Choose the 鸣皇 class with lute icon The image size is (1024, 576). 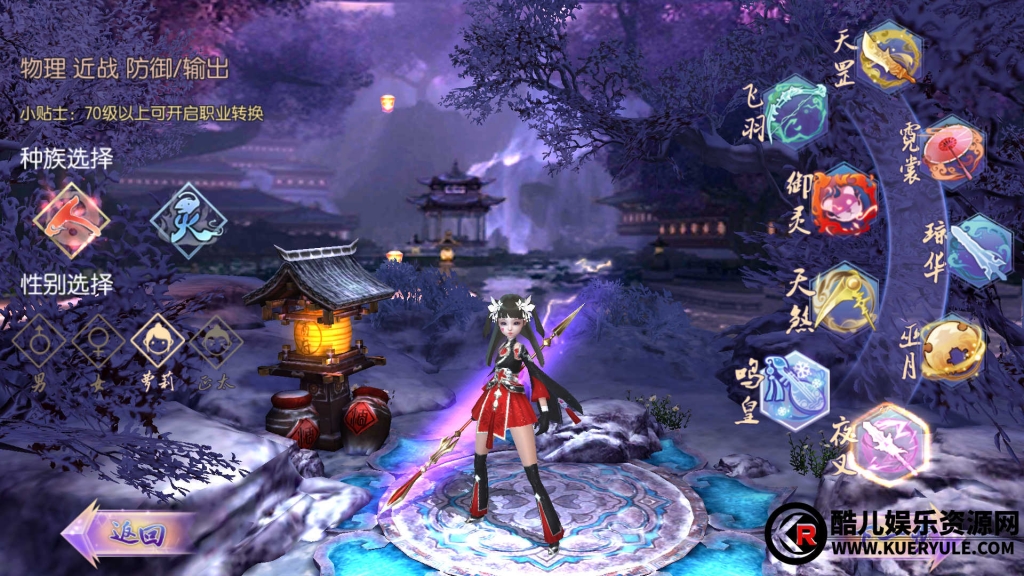(794, 389)
